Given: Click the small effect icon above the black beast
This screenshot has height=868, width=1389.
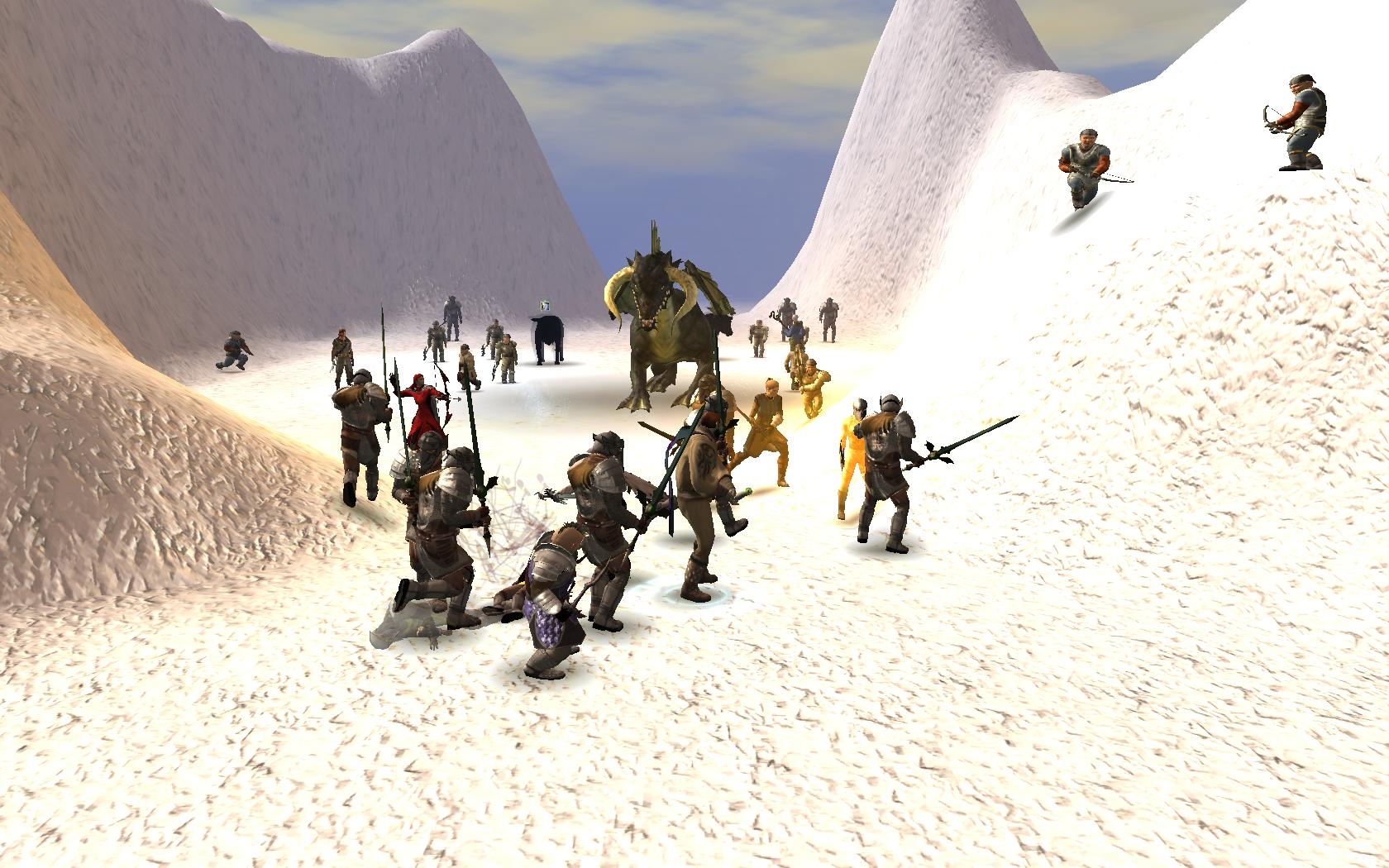Looking at the screenshot, I should pyautogui.click(x=544, y=307).
